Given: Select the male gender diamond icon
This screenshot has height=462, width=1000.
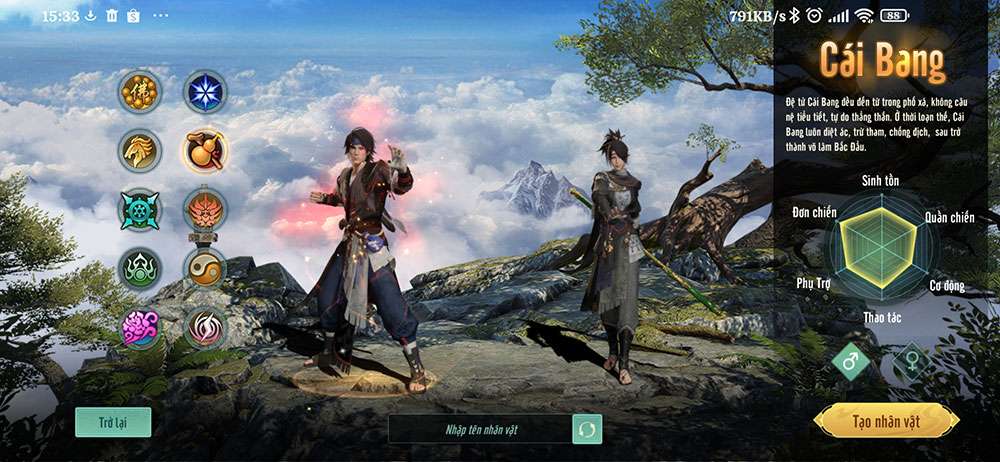Looking at the screenshot, I should pos(850,361).
